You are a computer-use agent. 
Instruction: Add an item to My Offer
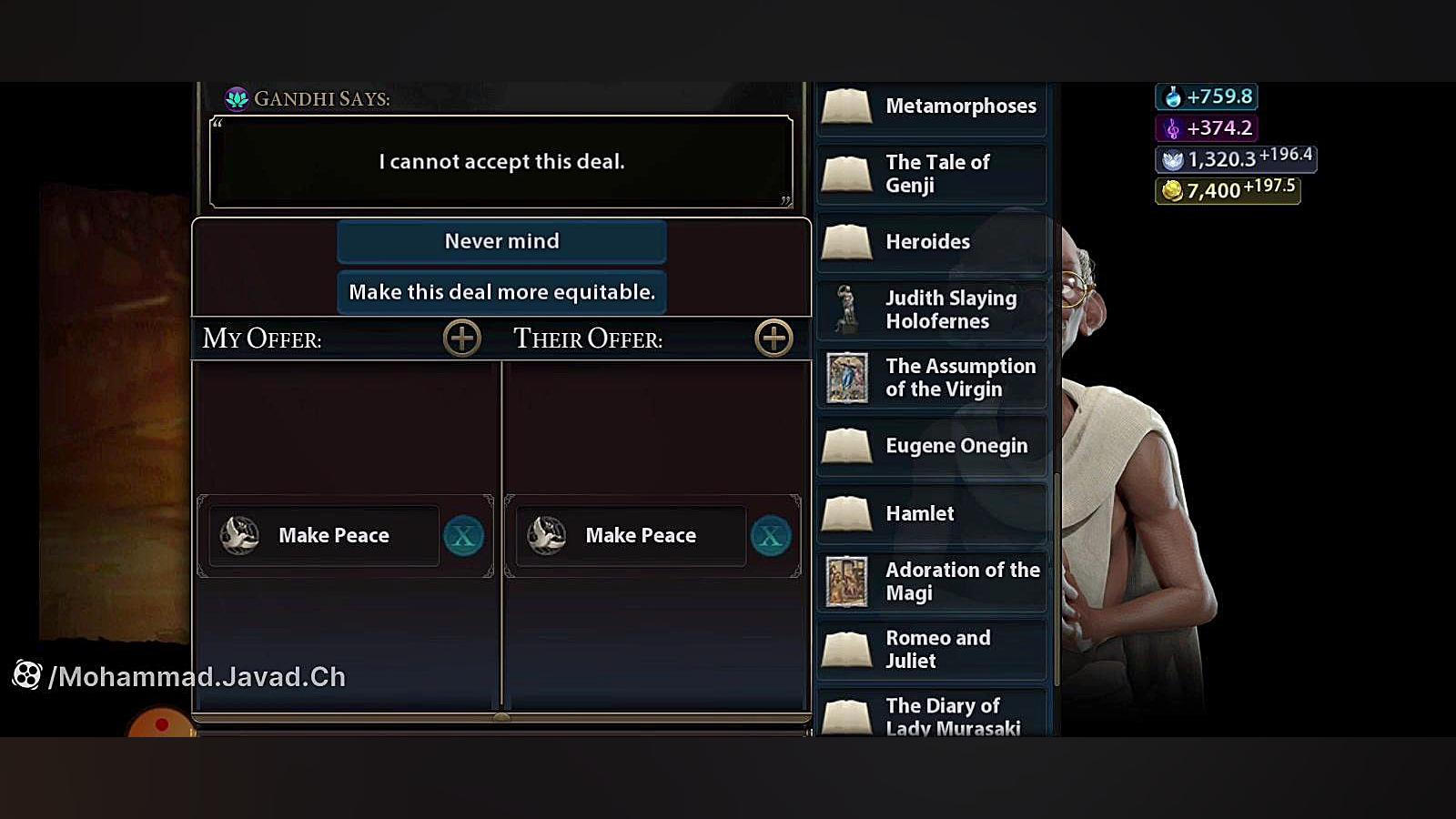[x=461, y=339]
